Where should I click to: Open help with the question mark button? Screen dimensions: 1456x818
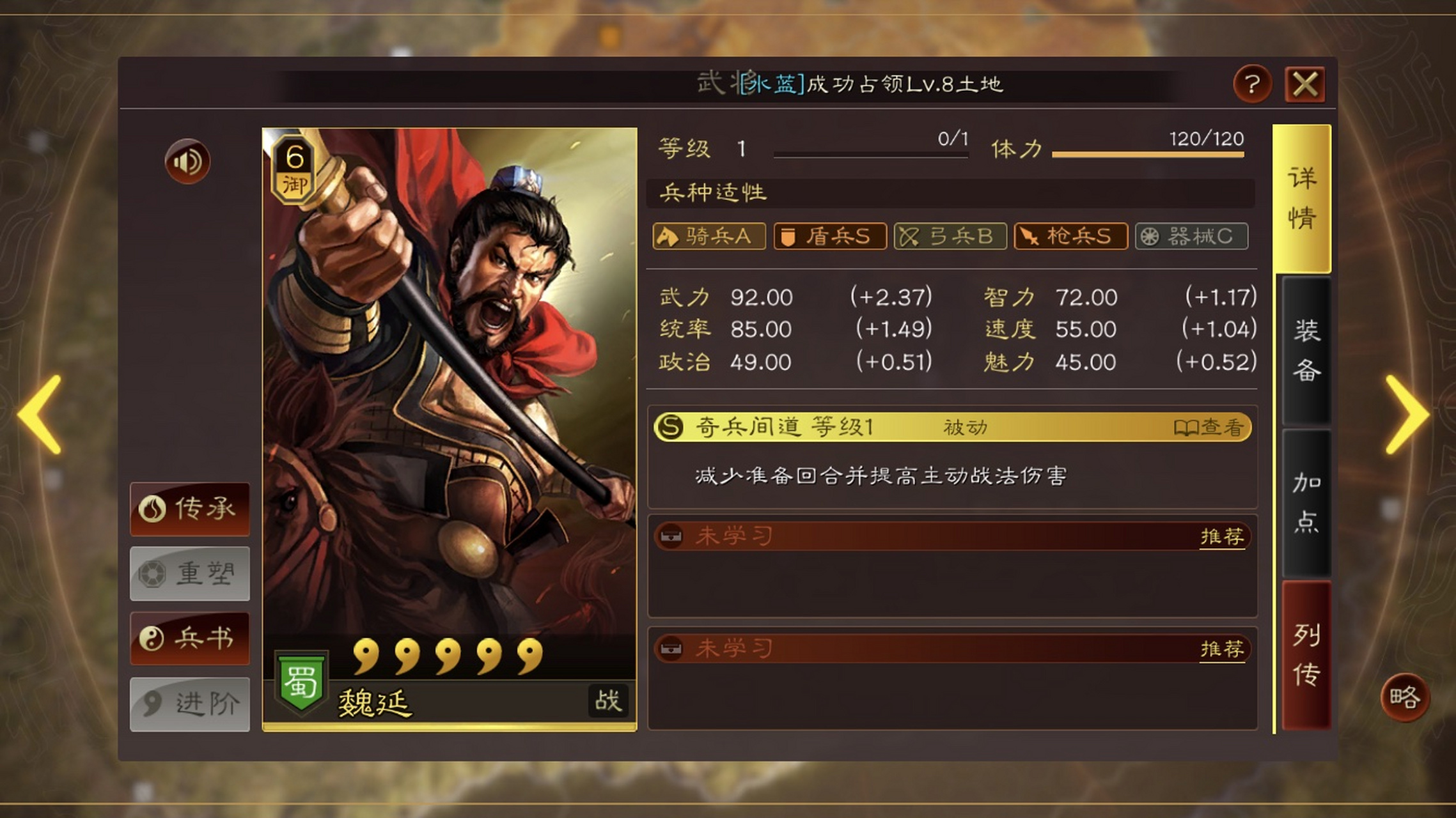click(x=1253, y=83)
